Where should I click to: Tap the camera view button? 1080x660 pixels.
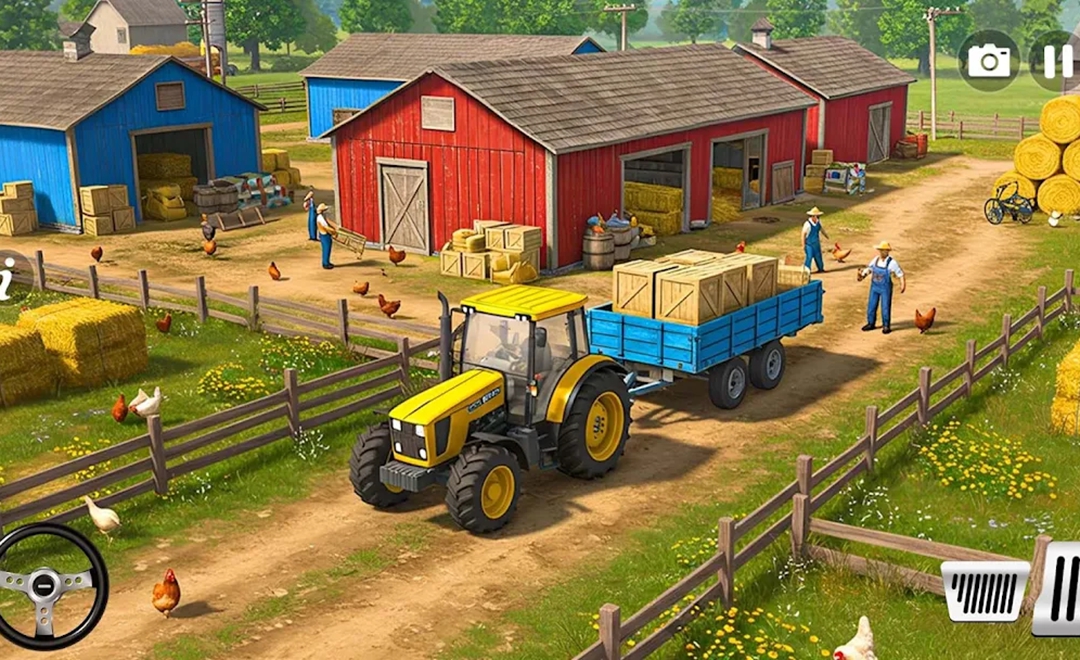[988, 61]
